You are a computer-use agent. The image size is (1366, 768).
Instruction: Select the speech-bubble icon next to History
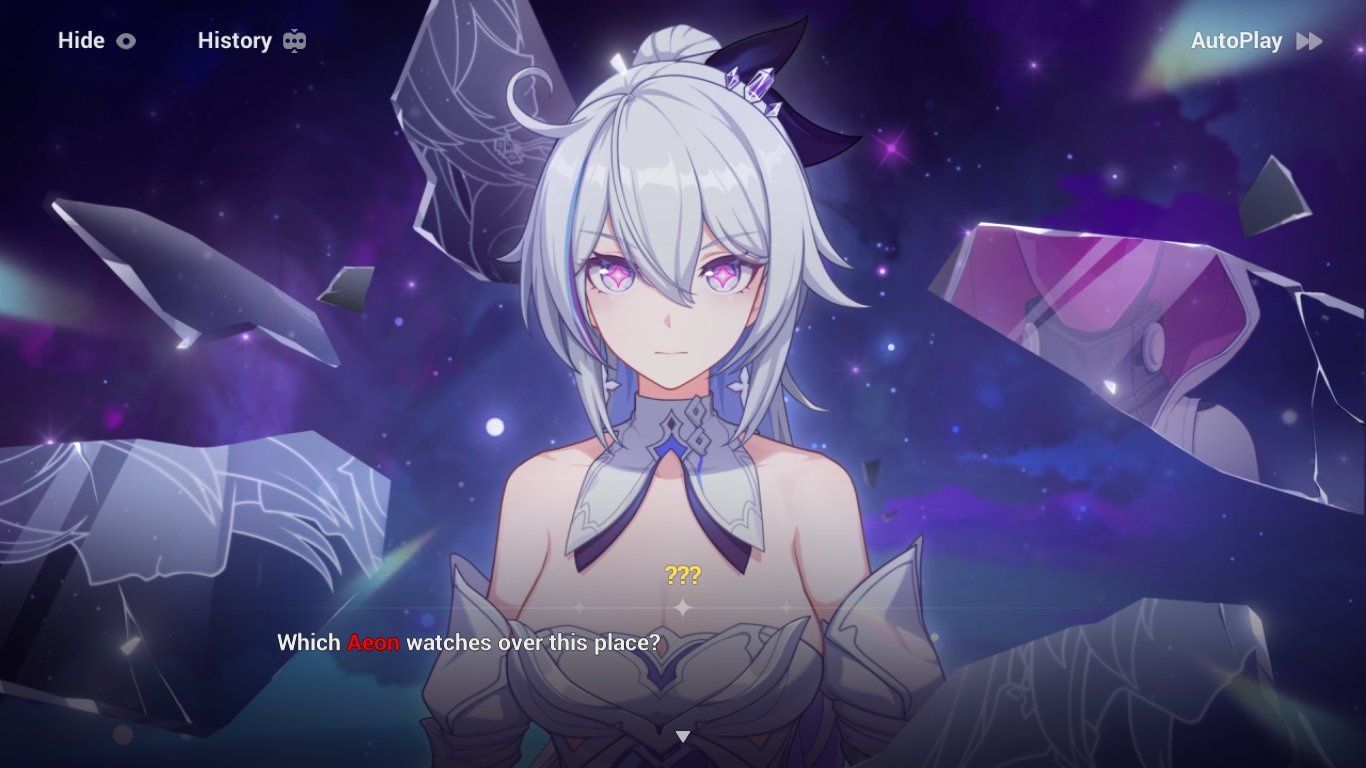click(292, 41)
